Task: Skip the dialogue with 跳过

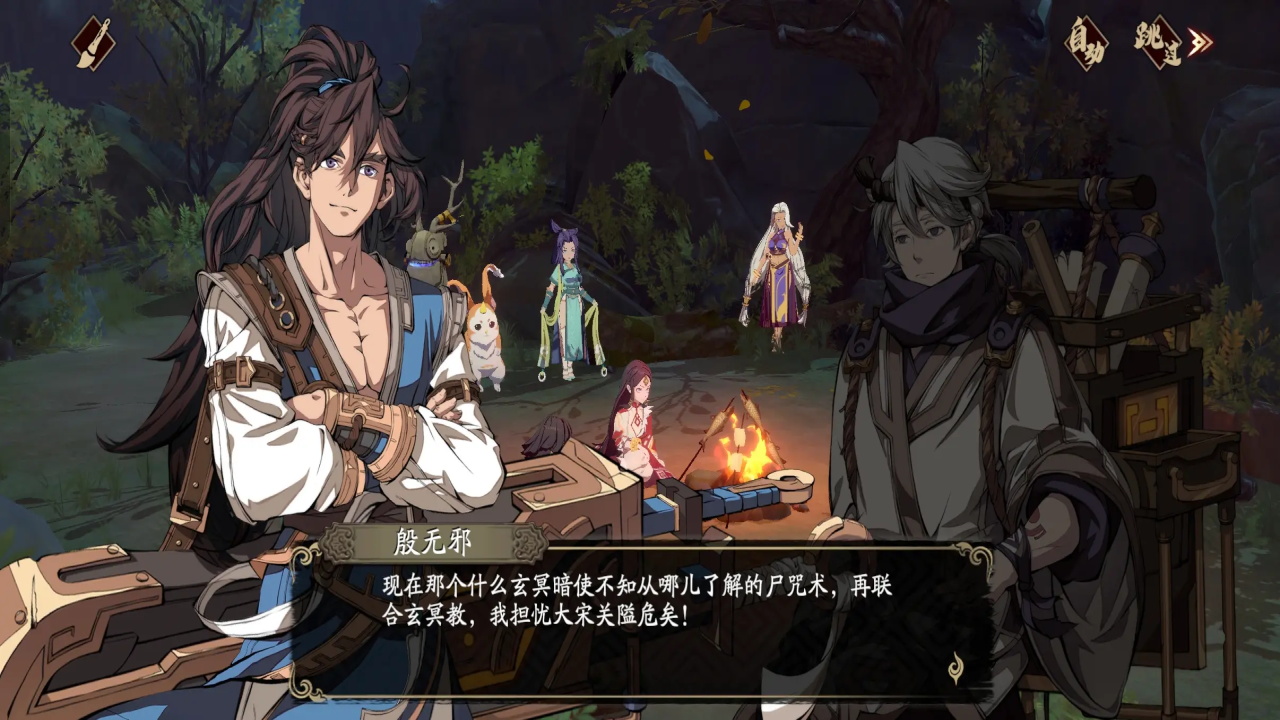Action: tap(1166, 42)
